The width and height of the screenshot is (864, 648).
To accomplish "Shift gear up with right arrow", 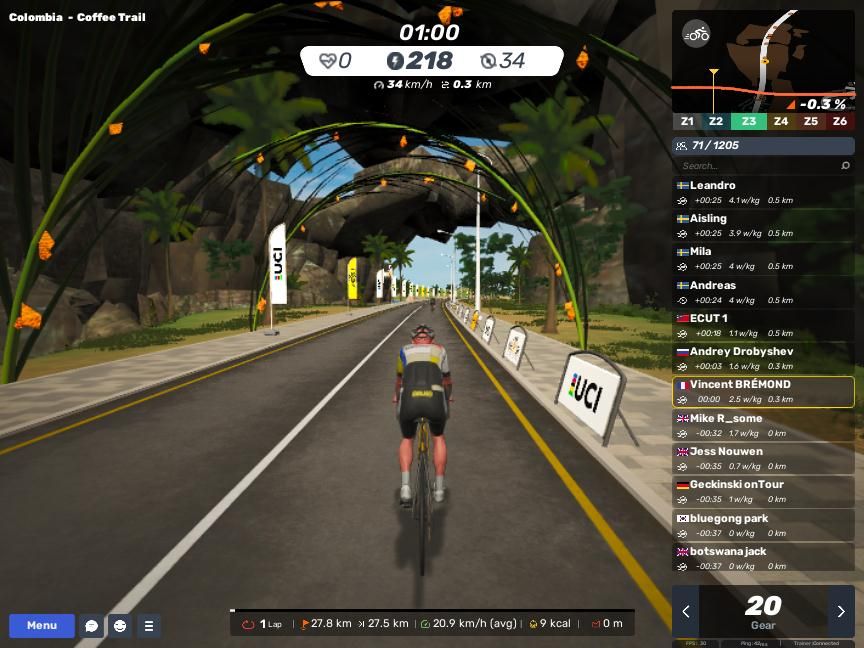I will point(841,611).
